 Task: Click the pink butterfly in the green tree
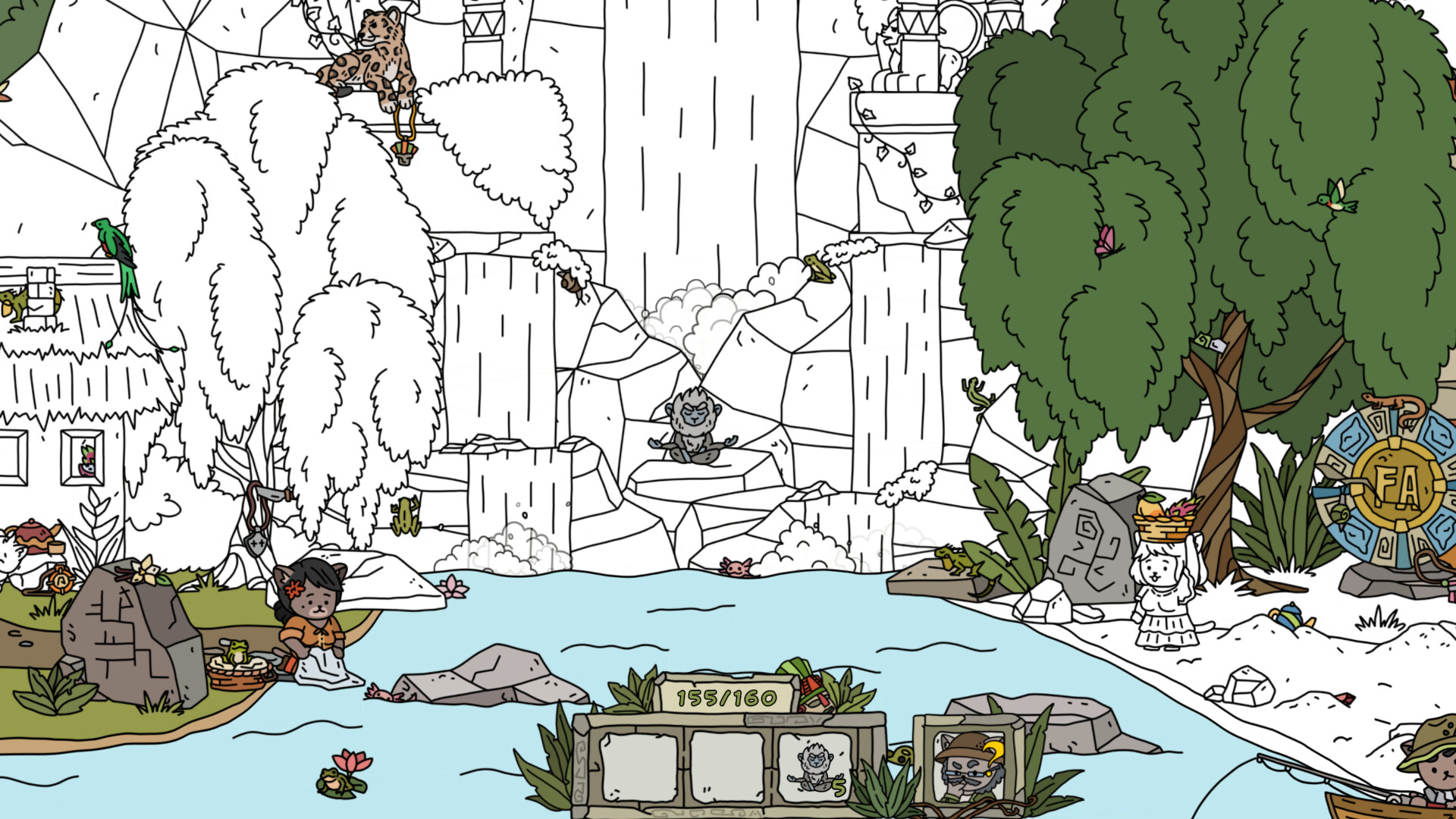(x=1107, y=239)
